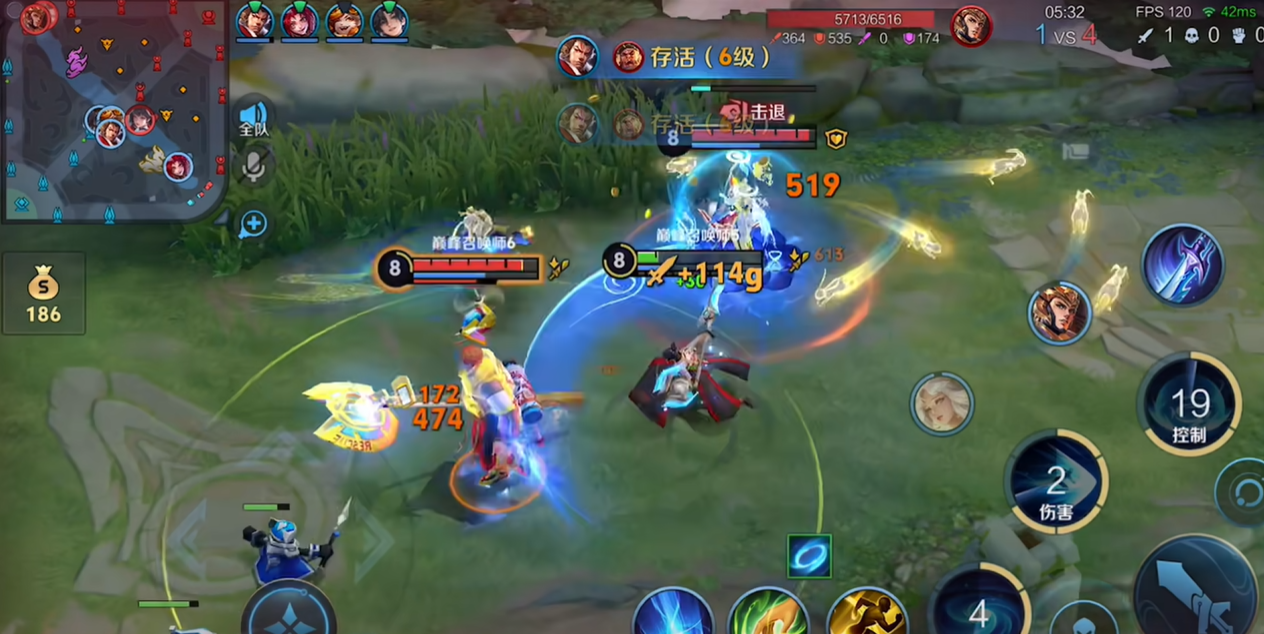
Task: Start recall with the blue lightning icon
Action: (x=671, y=612)
